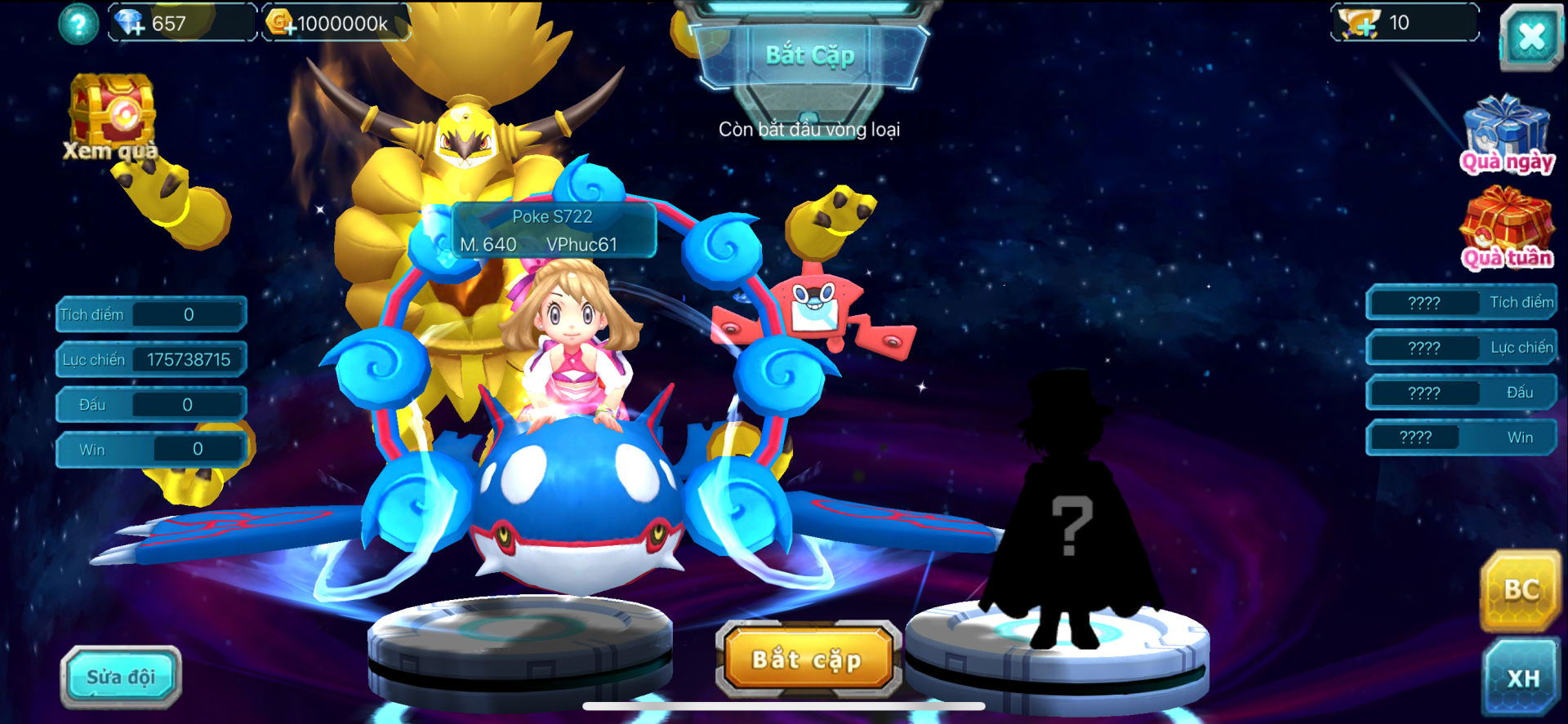Image resolution: width=1568 pixels, height=724 pixels.
Task: Open the Sửa đội team editor
Action: [x=121, y=677]
